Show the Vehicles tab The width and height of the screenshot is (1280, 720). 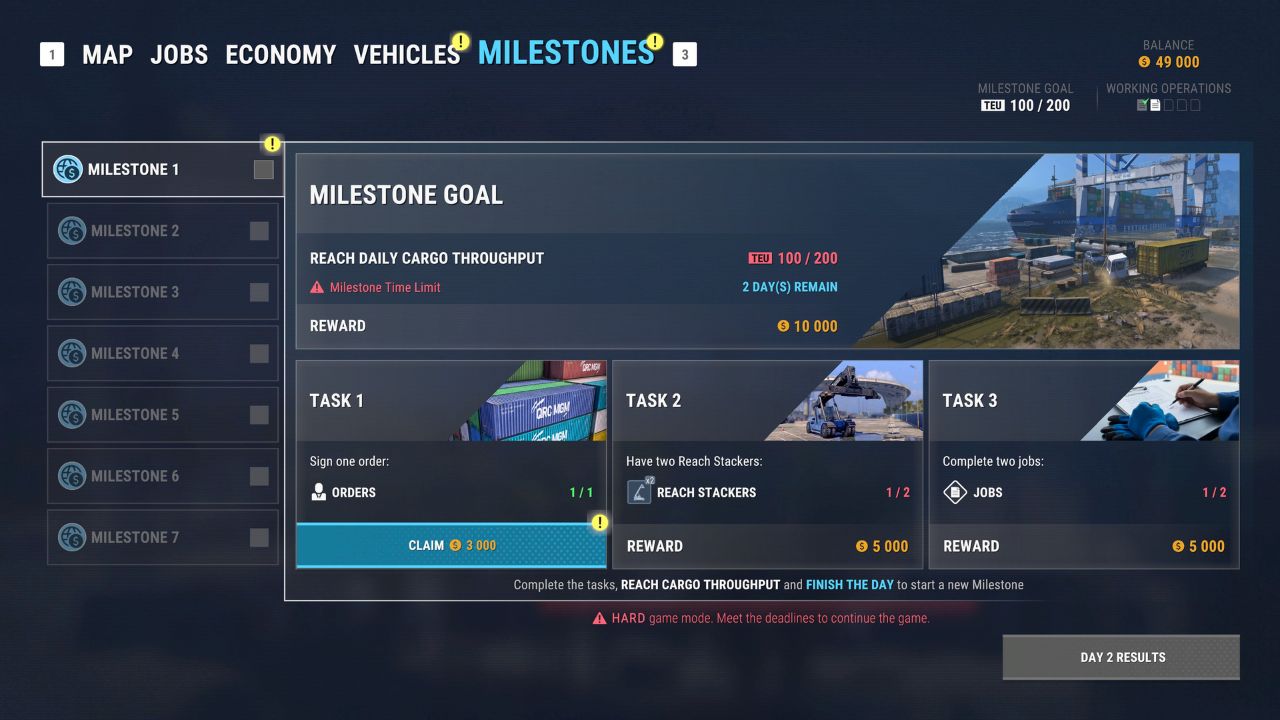(x=406, y=54)
